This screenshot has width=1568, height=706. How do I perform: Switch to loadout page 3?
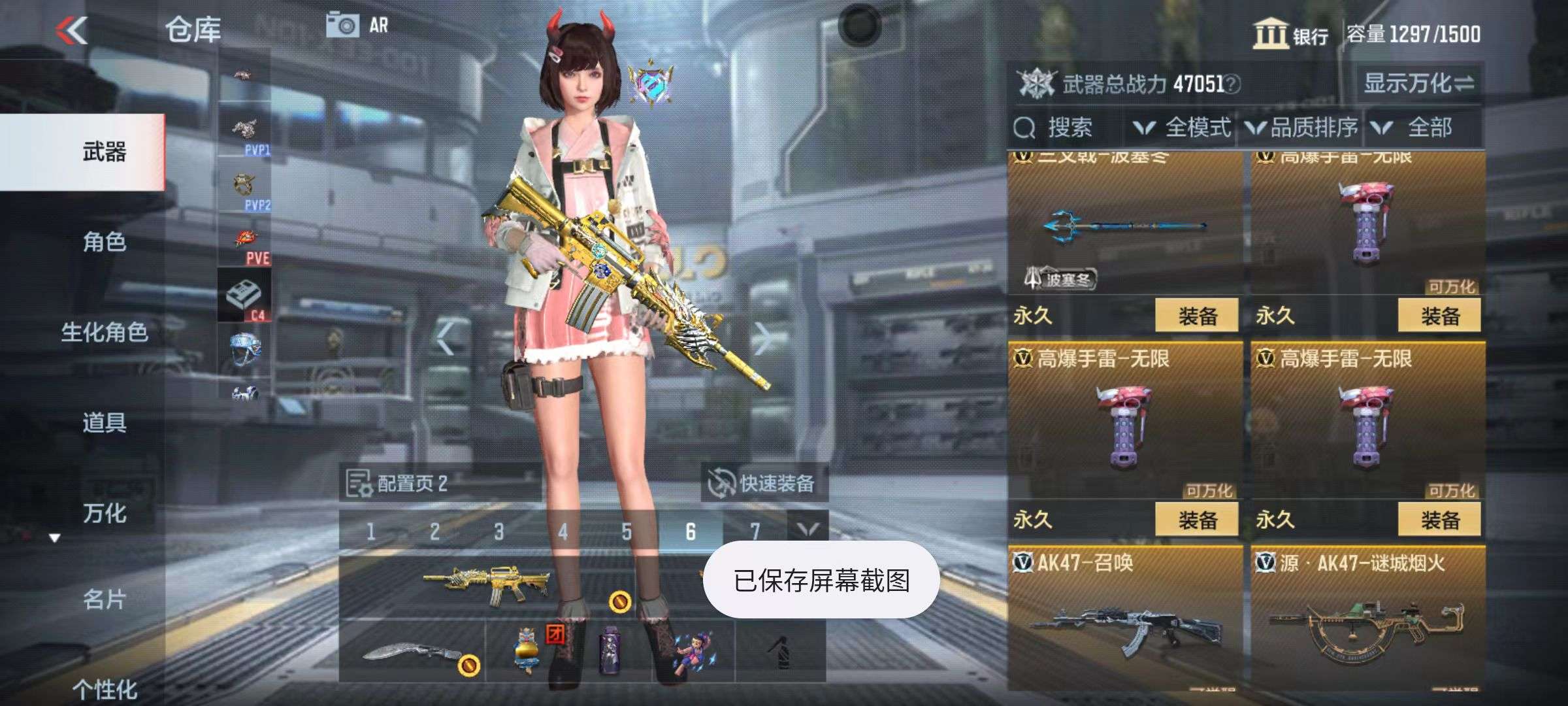tap(498, 532)
